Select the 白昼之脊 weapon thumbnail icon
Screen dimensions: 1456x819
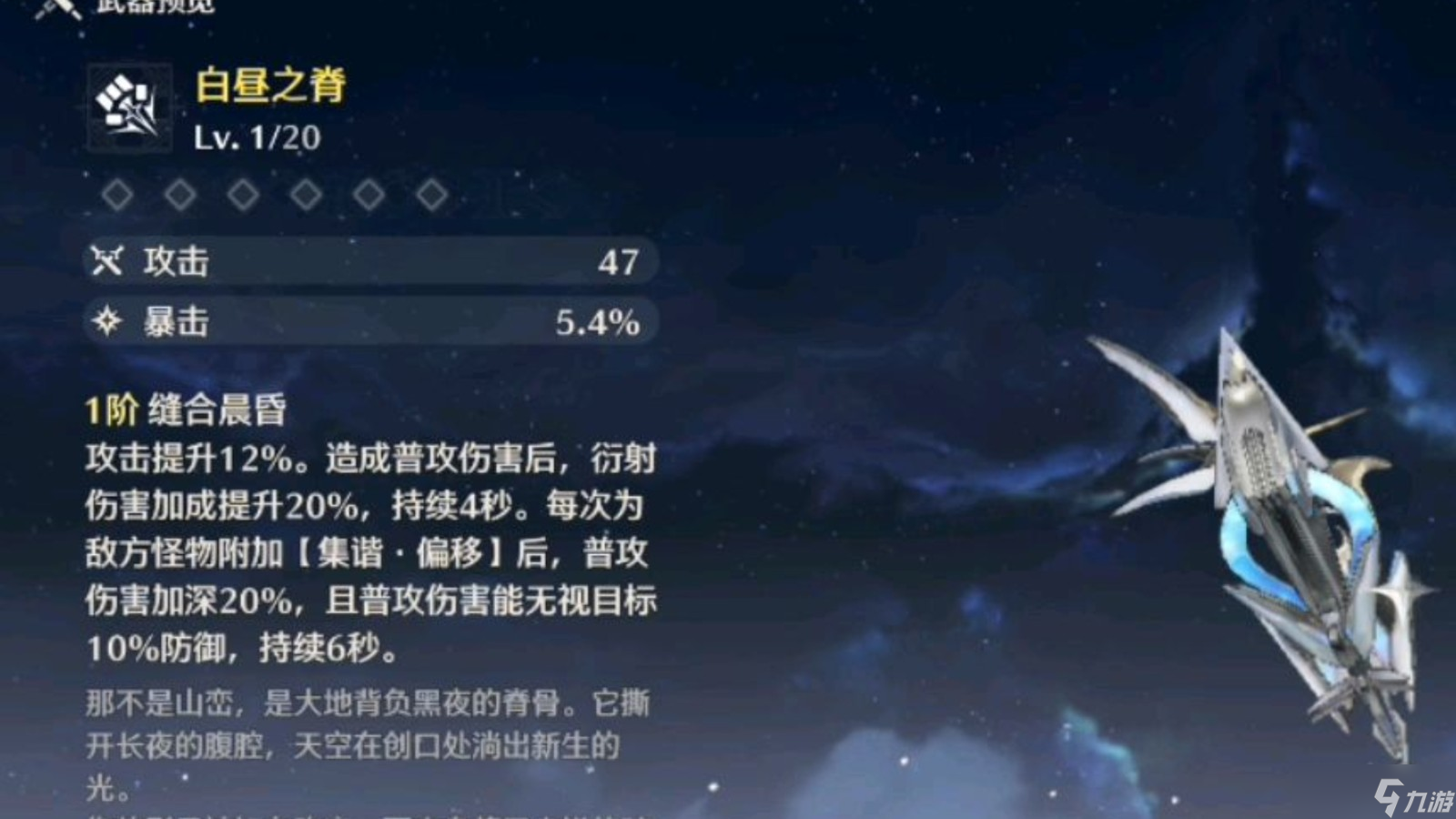pyautogui.click(x=128, y=109)
